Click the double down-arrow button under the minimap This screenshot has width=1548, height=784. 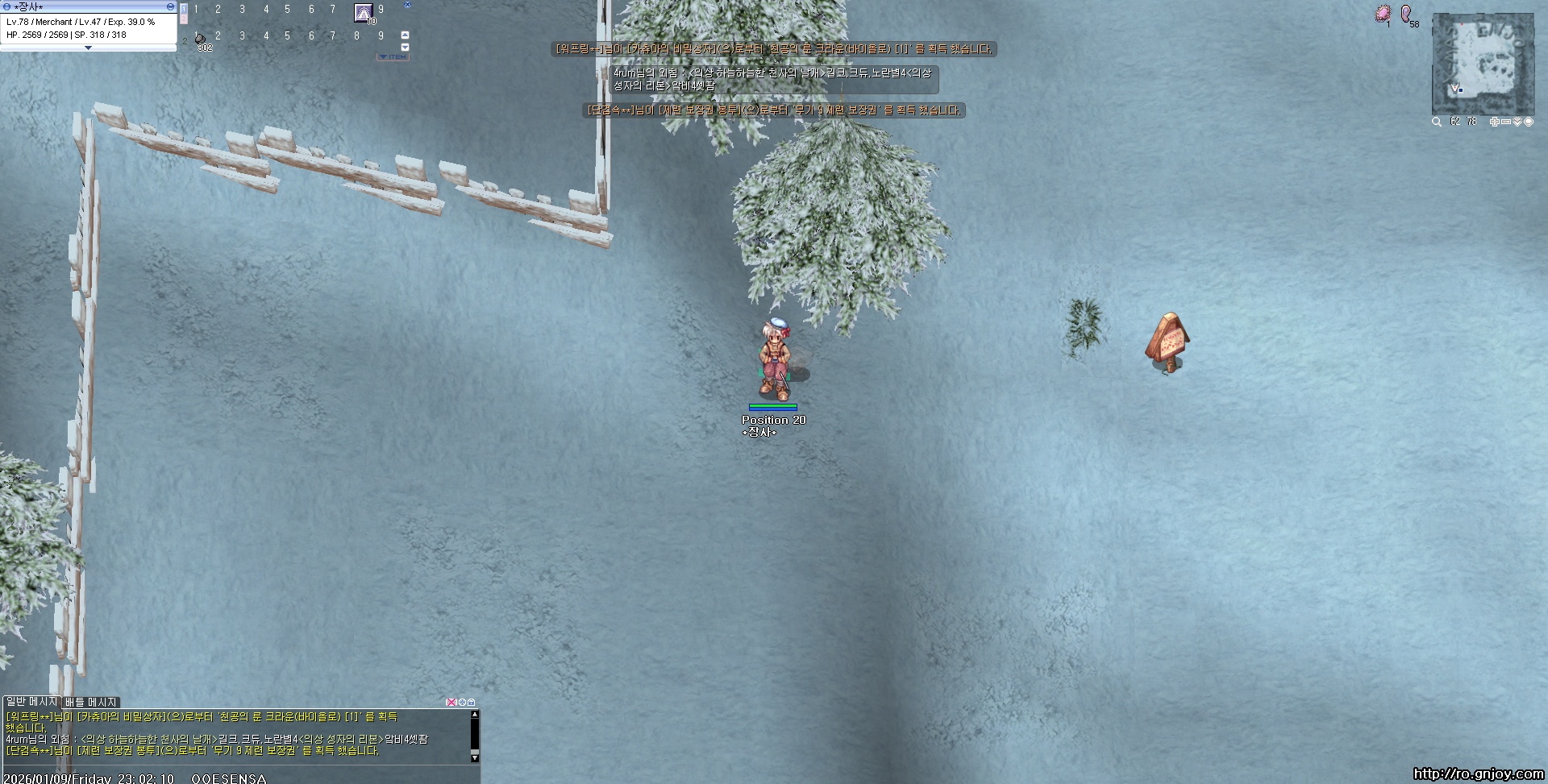click(x=1517, y=122)
